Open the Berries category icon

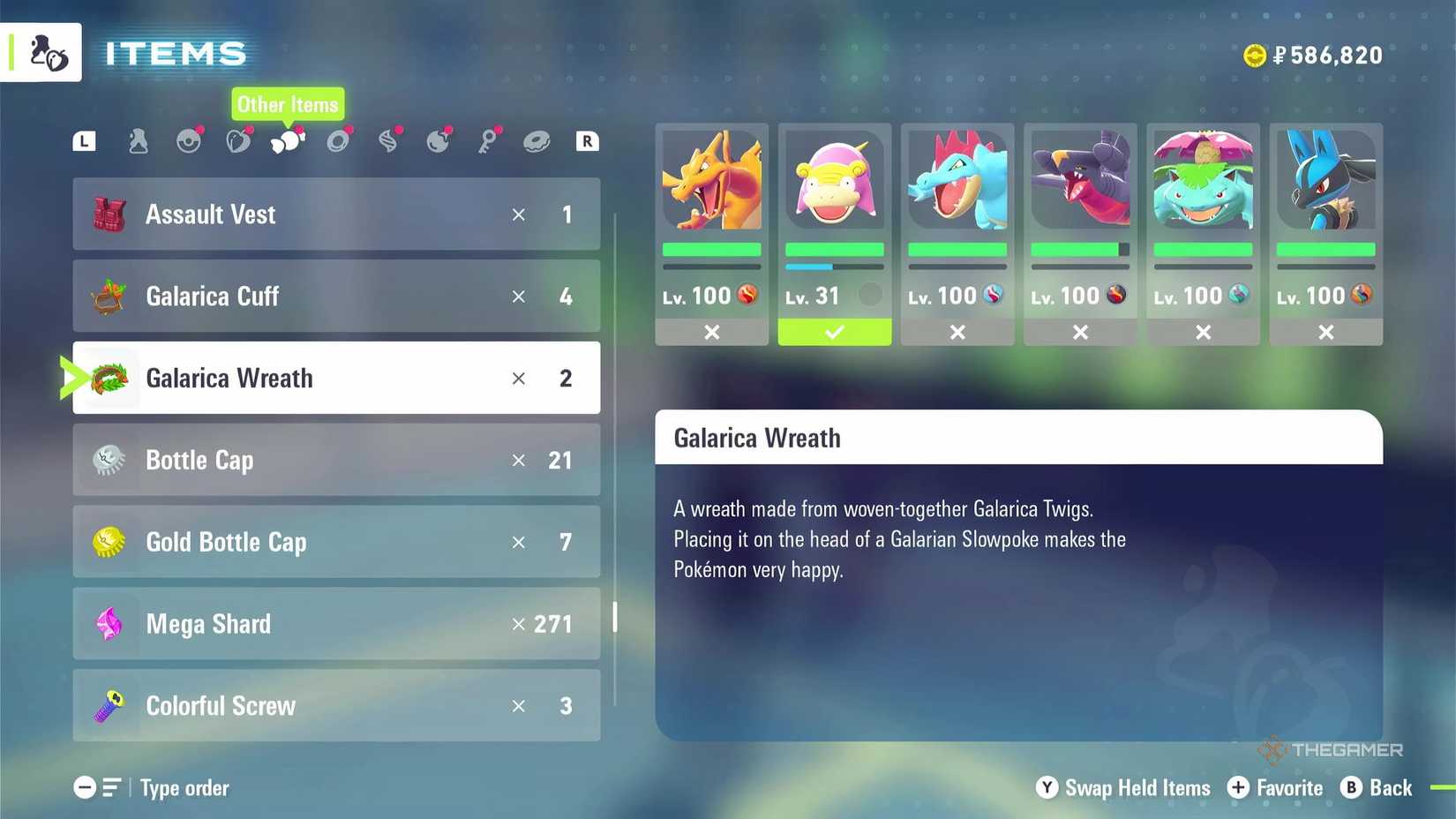tap(239, 141)
